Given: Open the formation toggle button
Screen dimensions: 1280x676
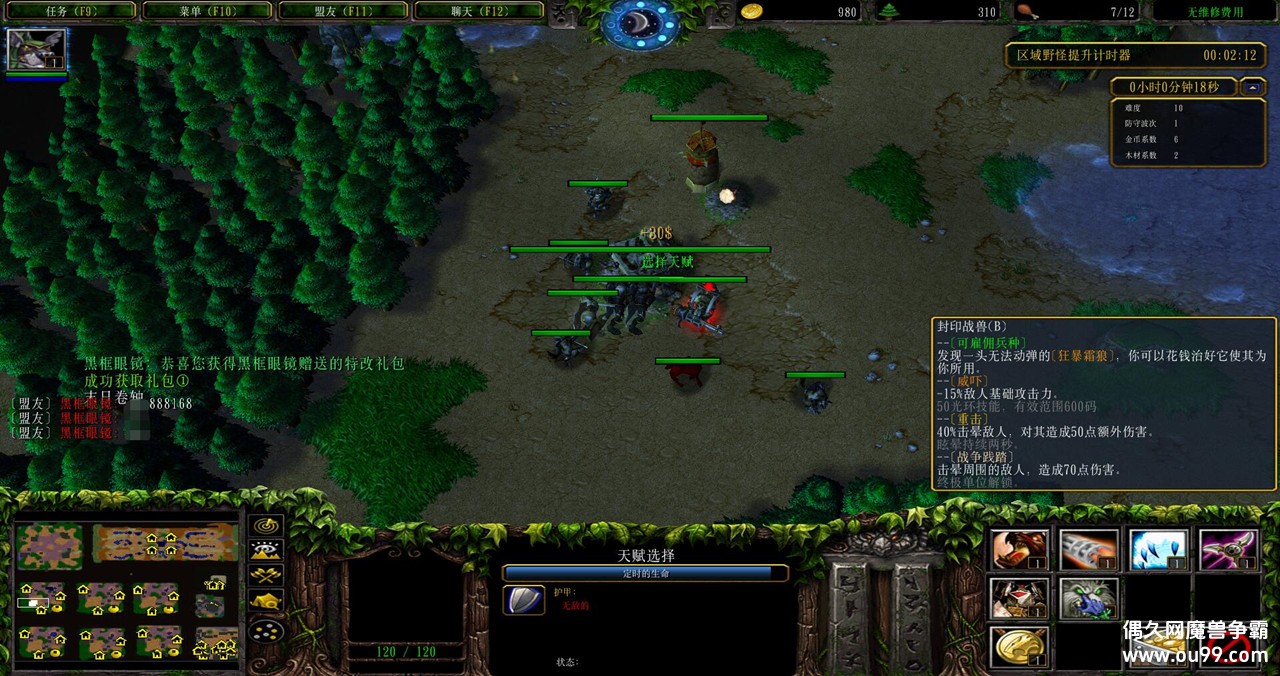Looking at the screenshot, I should point(265,631).
